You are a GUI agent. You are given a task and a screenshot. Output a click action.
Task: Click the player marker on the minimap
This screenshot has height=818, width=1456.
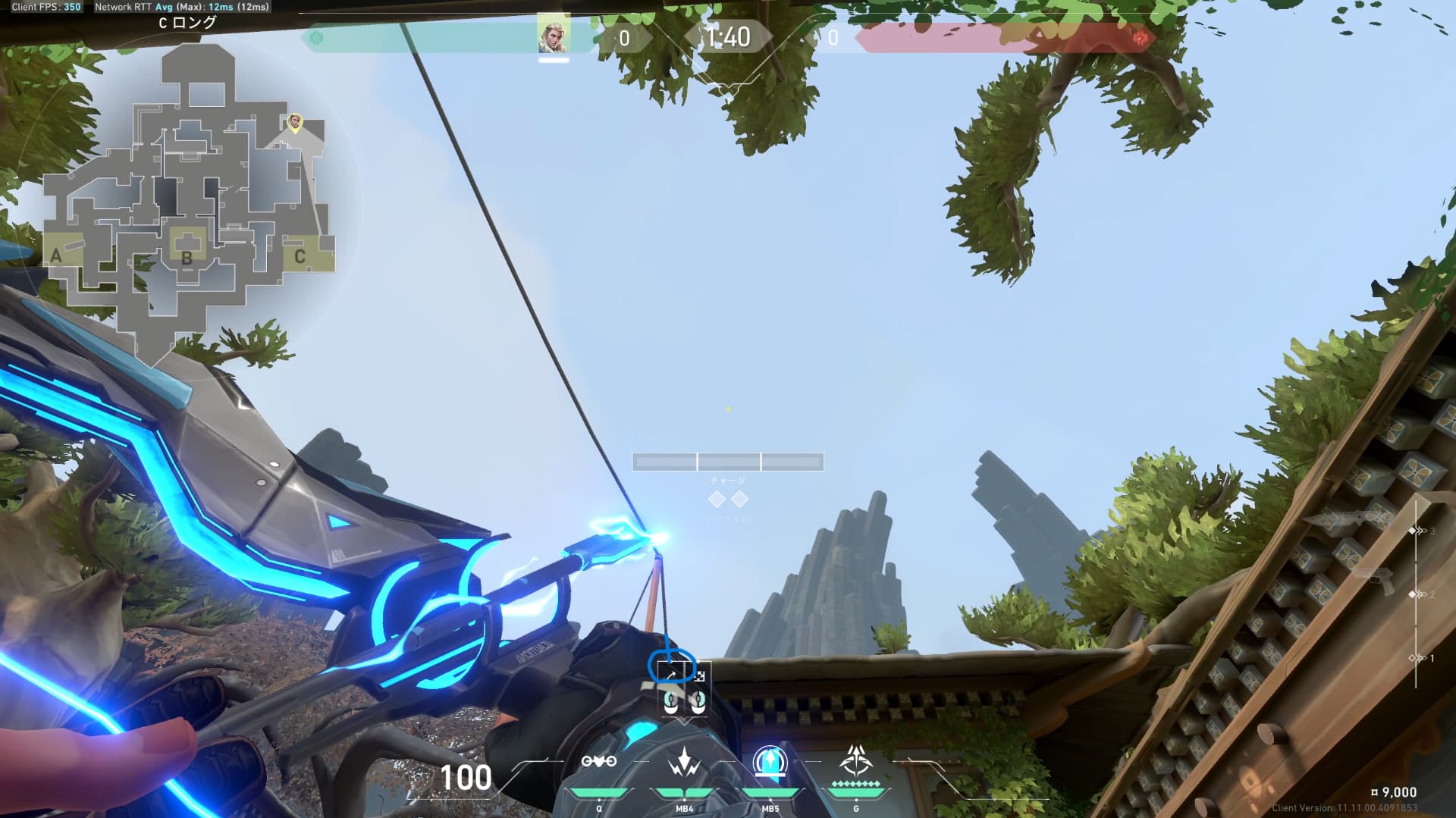[x=295, y=121]
